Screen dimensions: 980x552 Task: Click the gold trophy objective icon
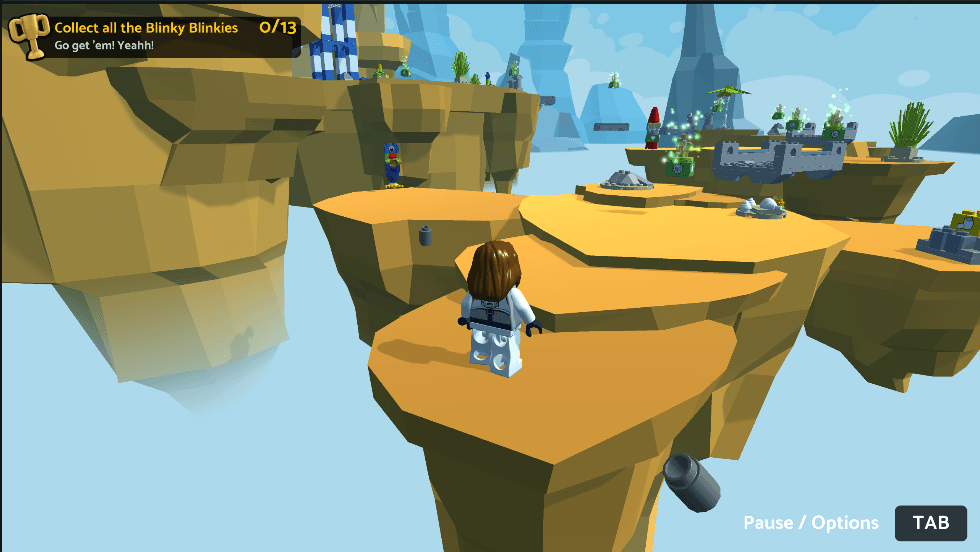(28, 35)
